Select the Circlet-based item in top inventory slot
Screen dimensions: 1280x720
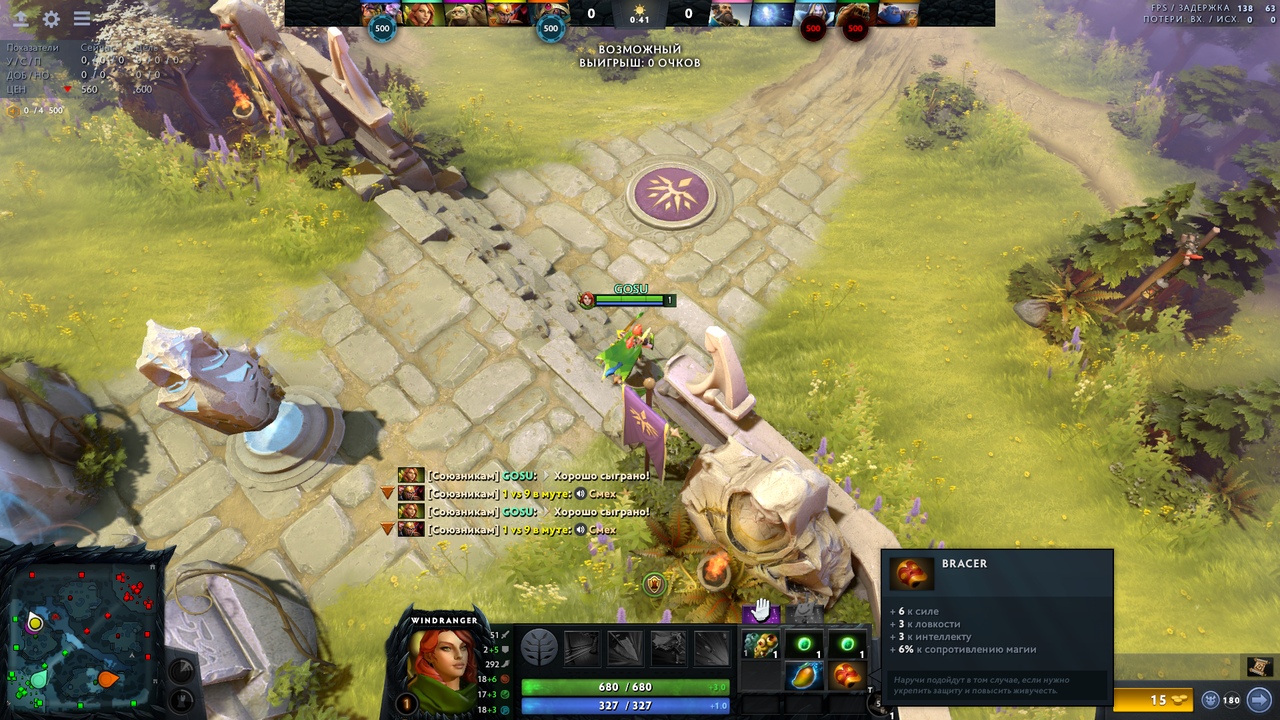tap(760, 645)
